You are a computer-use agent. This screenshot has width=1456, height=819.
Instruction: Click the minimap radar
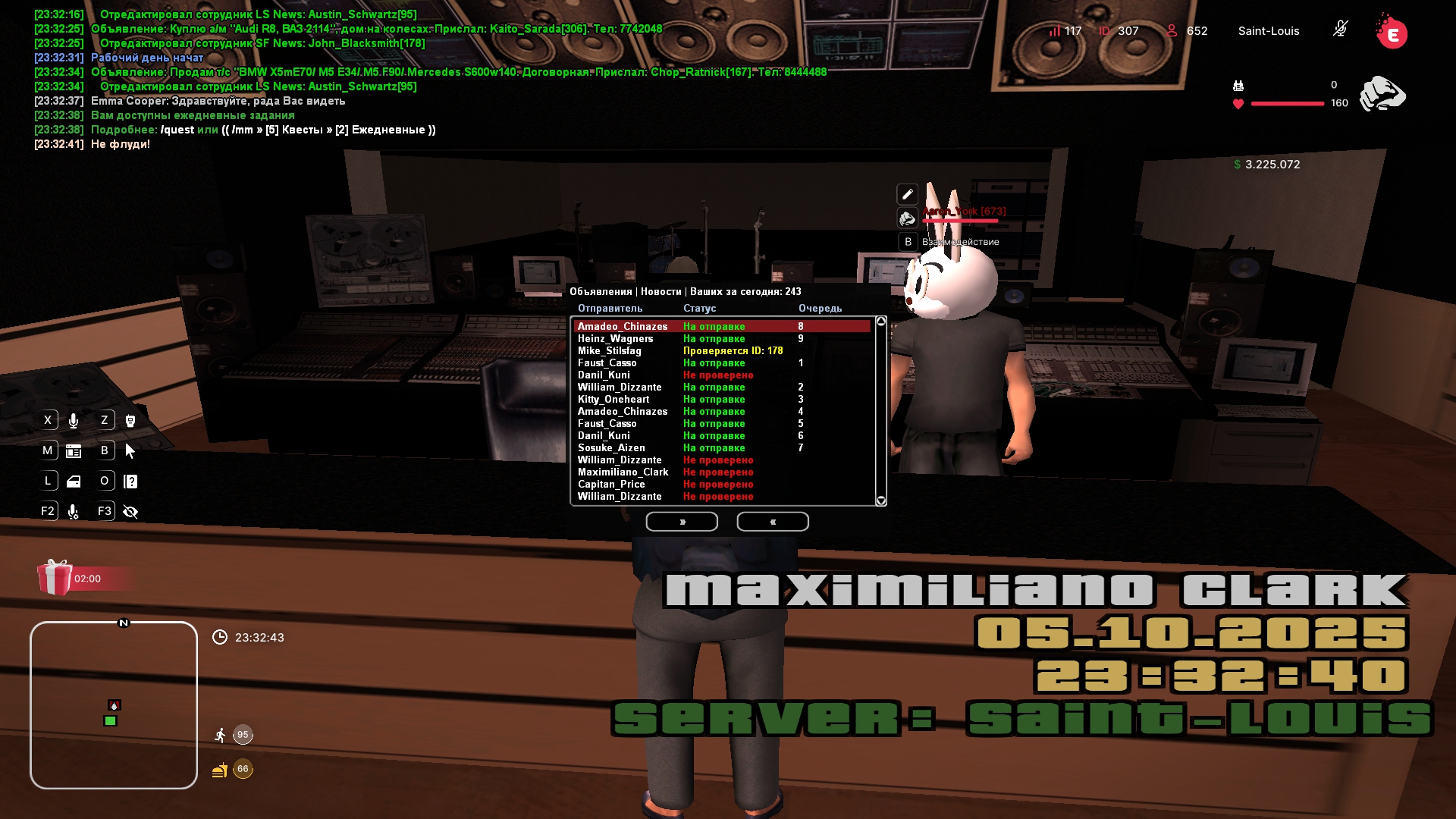[x=114, y=705]
